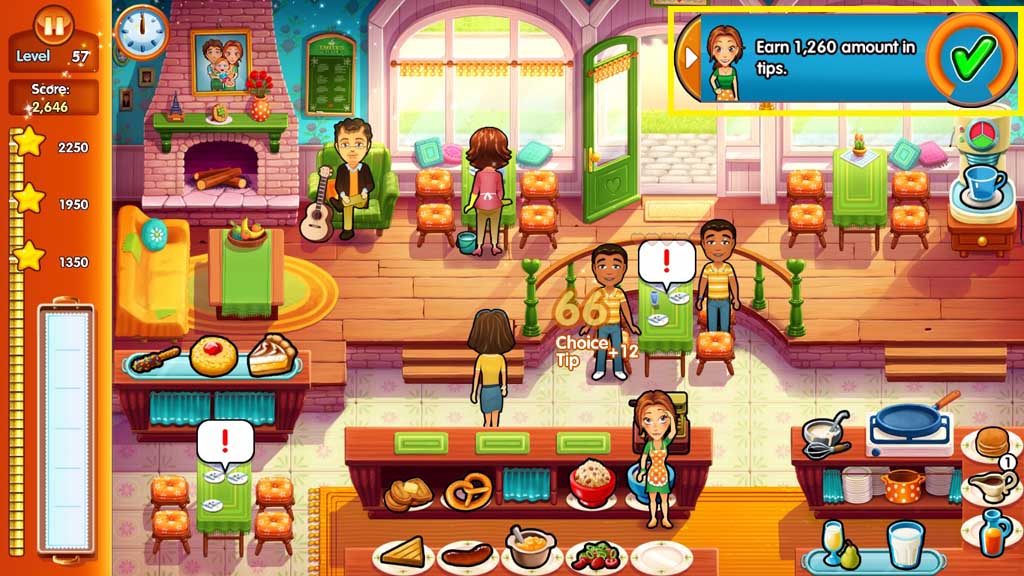The image size is (1024, 576).
Task: Select the jam-filled donut cake
Action: (214, 356)
